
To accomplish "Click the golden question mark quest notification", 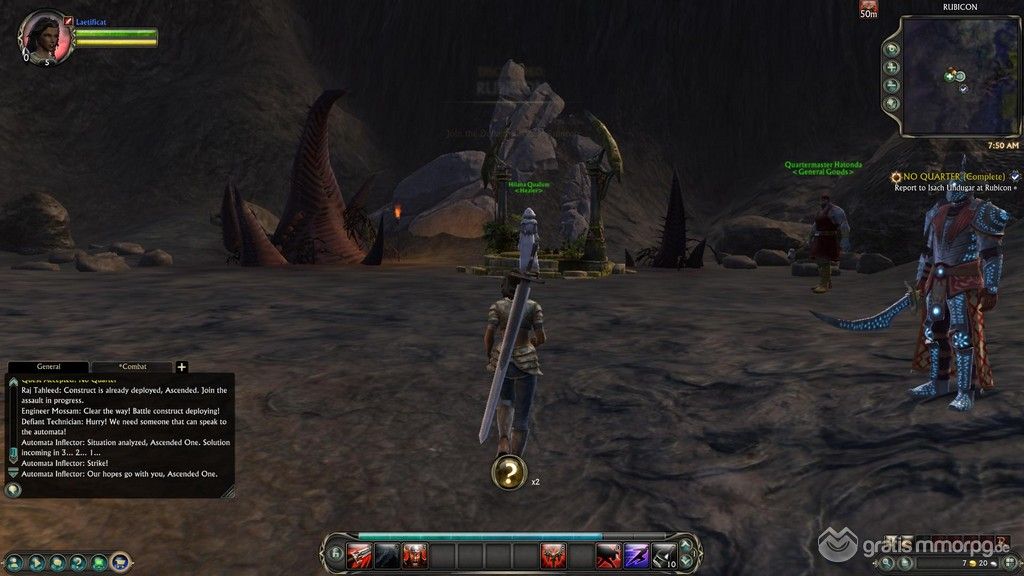I will pos(509,473).
